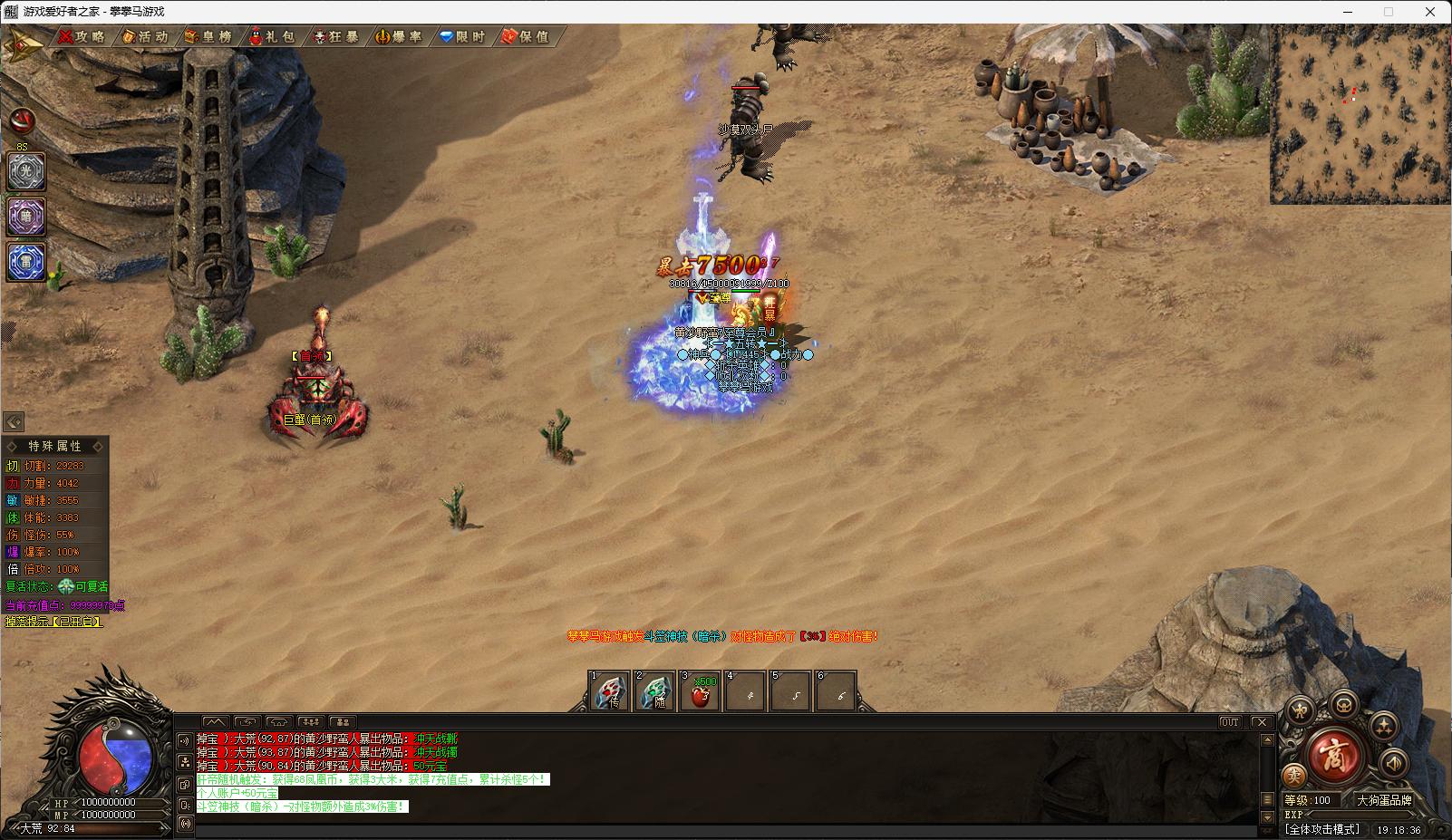
Task: Collapse the 特殊属性 panel with arrow button
Action: (14, 422)
